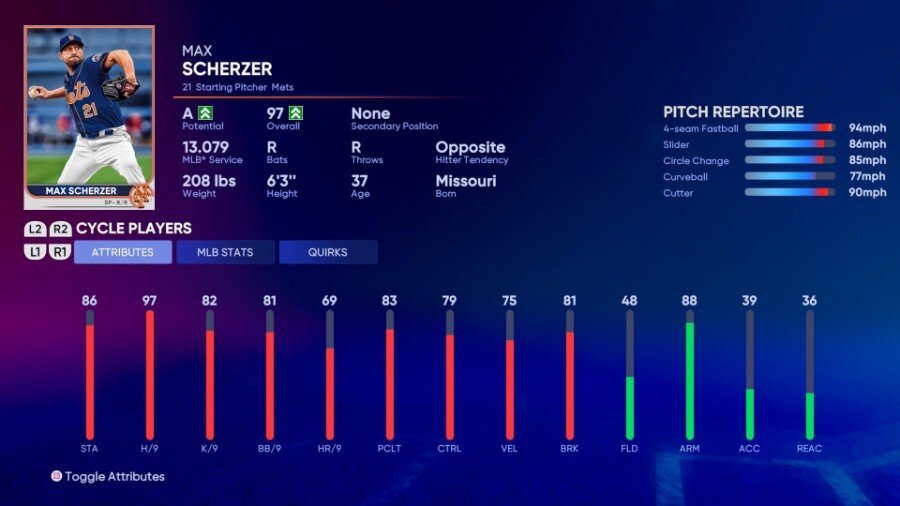The image size is (900, 506).
Task: Select the Max Scherzer player card
Action: [89, 116]
